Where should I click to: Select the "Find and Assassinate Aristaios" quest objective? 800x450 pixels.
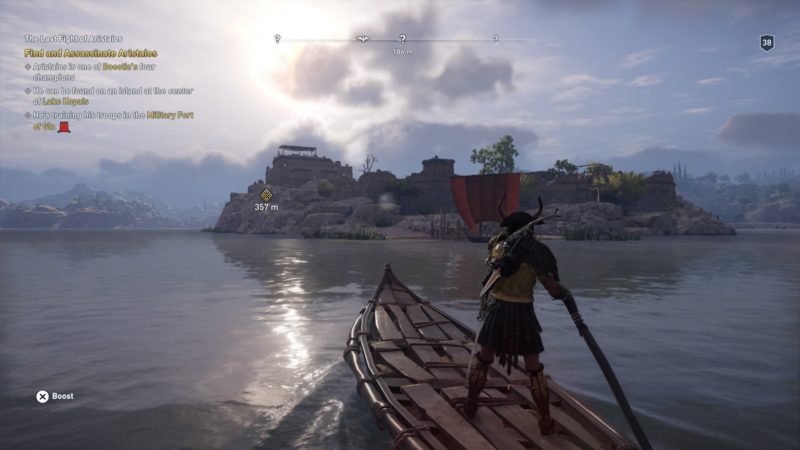[91, 53]
